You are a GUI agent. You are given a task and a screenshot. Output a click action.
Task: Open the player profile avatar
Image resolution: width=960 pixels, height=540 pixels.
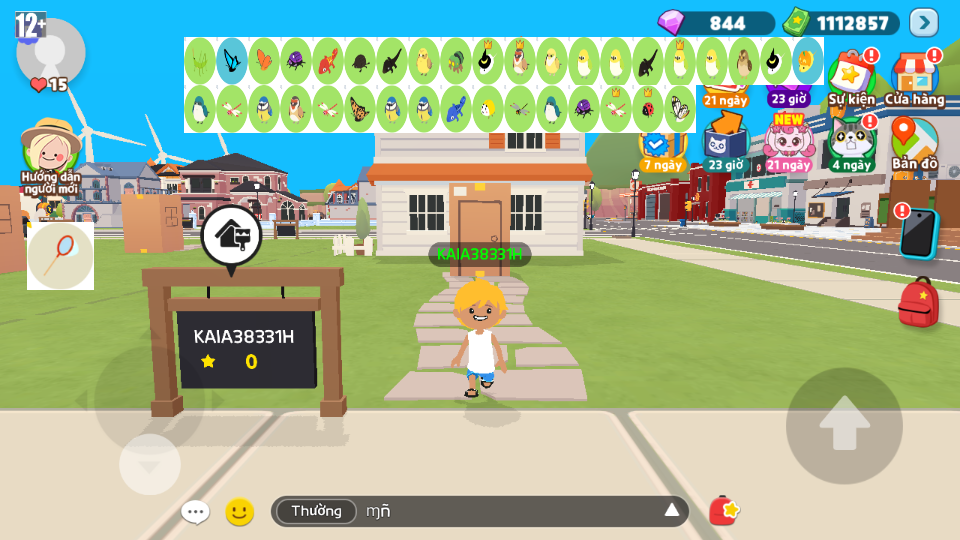(50, 52)
